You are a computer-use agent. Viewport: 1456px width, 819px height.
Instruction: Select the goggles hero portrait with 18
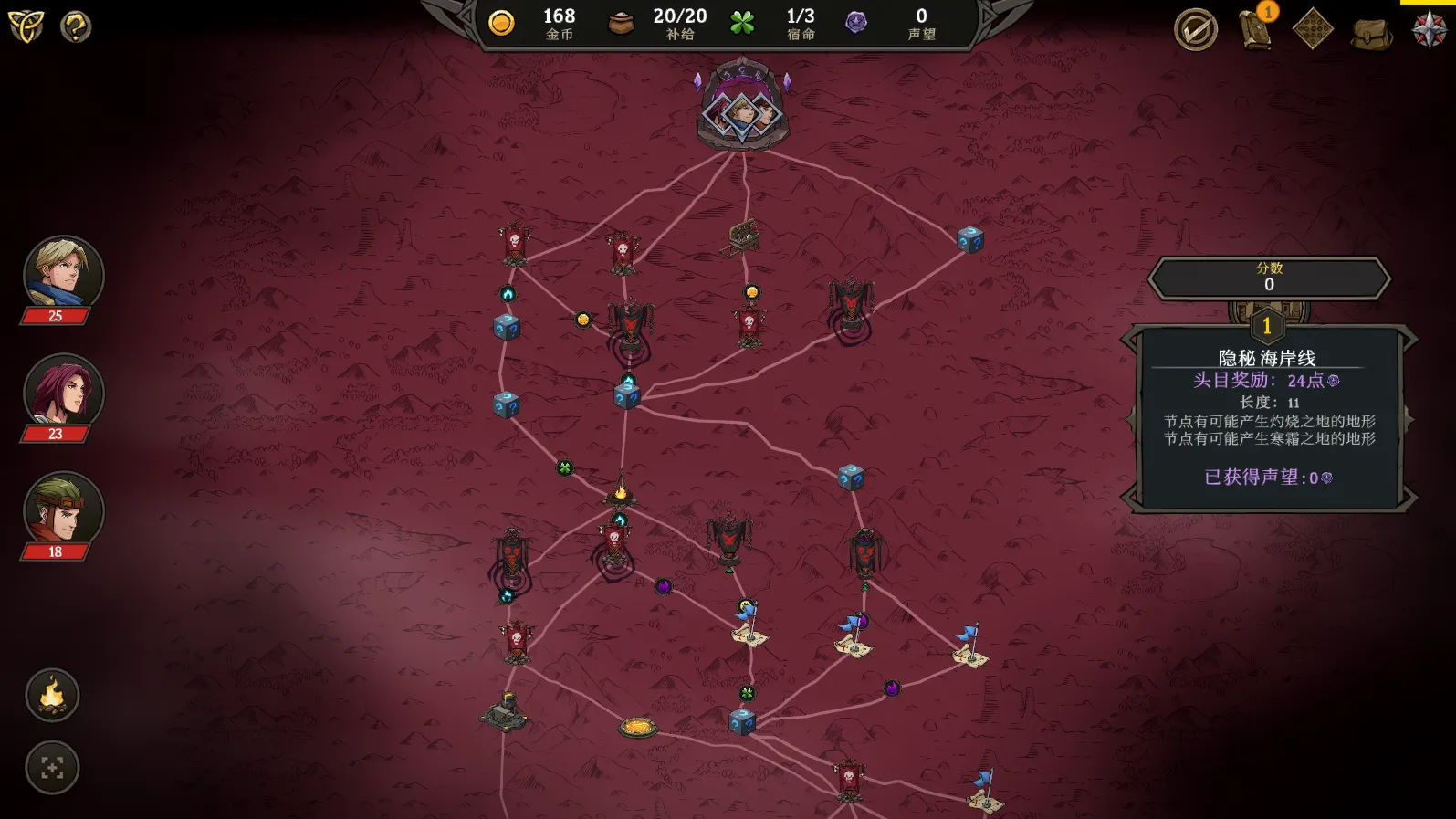coord(63,509)
